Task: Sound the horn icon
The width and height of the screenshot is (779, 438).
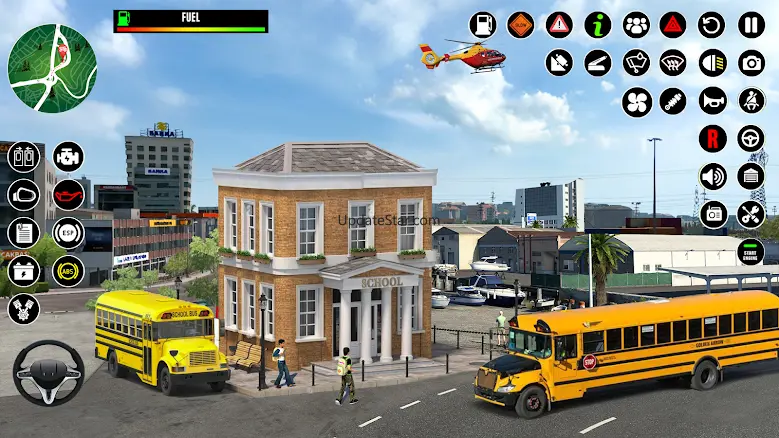Action: (712, 101)
